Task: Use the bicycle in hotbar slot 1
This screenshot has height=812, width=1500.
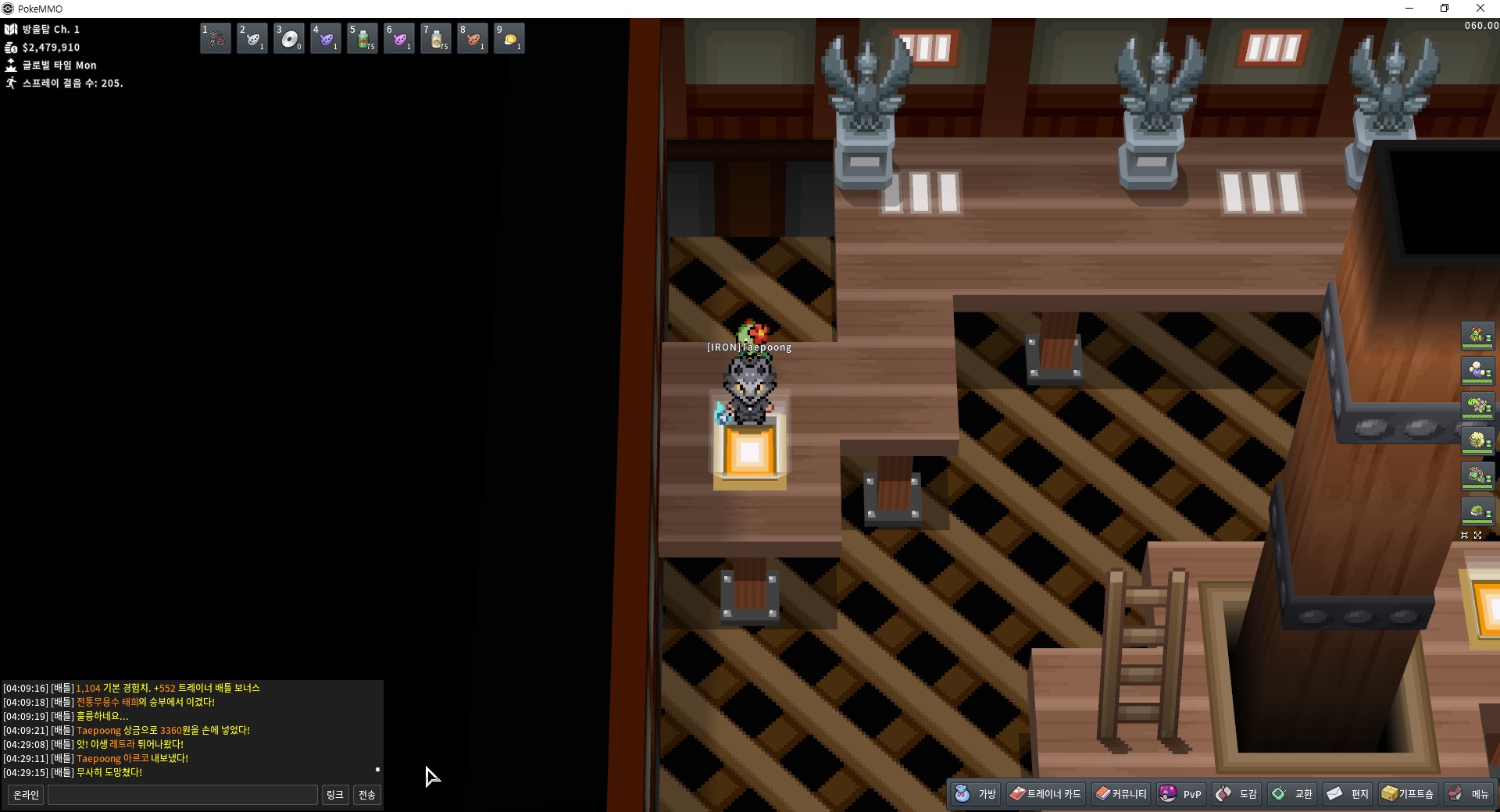Action: (216, 38)
